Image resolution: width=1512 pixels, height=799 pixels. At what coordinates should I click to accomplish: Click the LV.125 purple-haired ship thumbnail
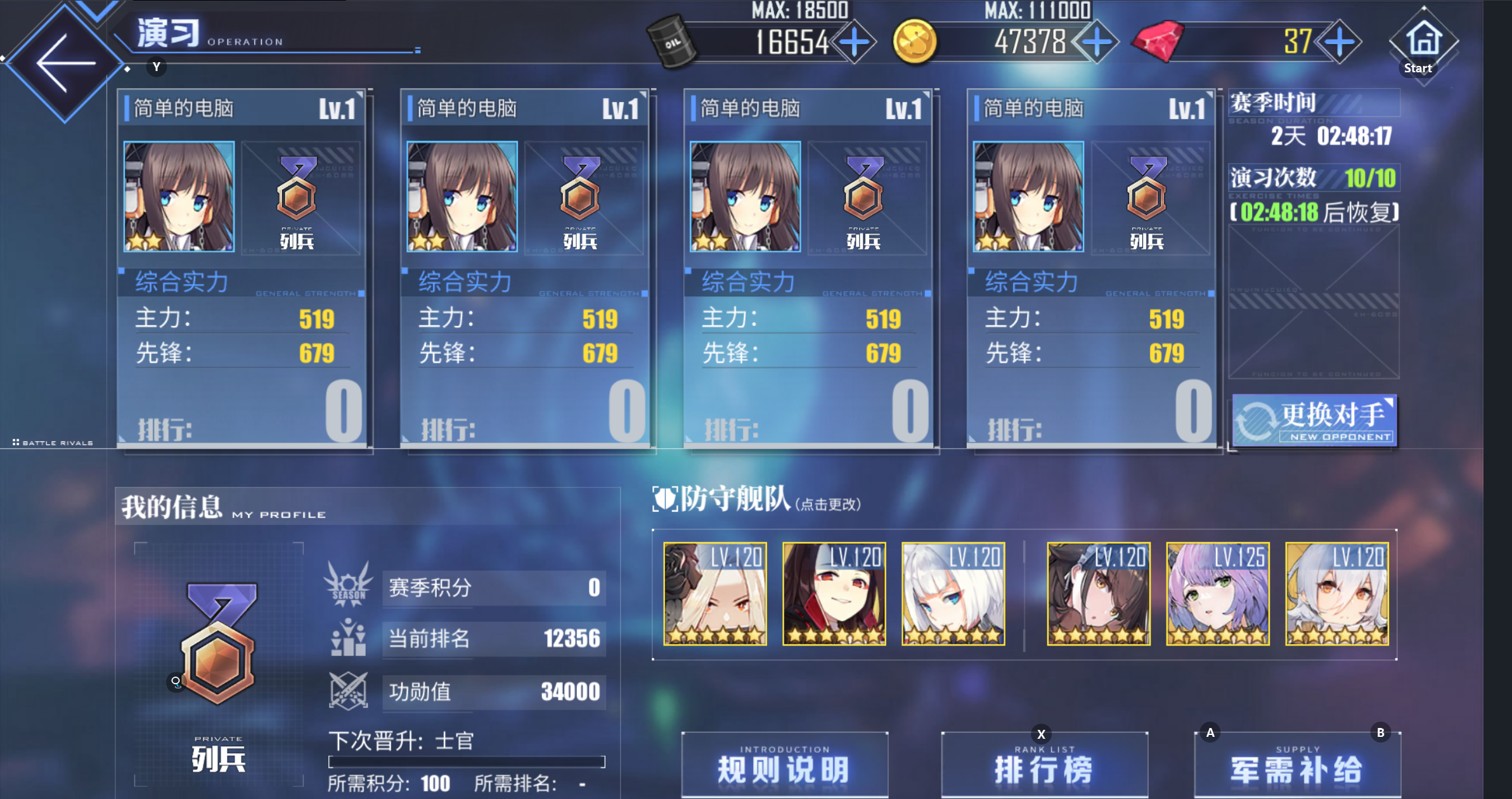[x=1218, y=593]
